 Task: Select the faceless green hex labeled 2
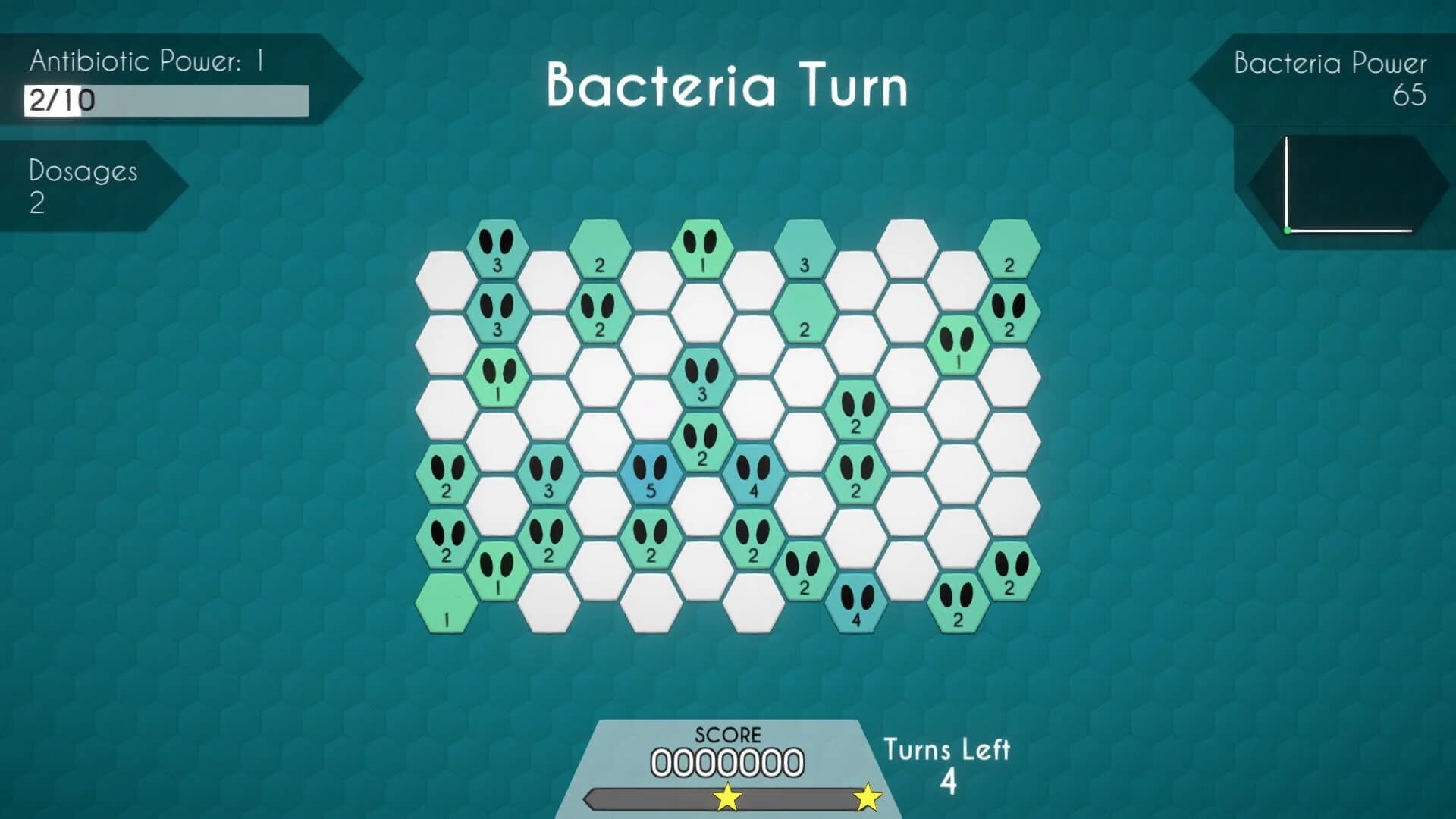601,250
